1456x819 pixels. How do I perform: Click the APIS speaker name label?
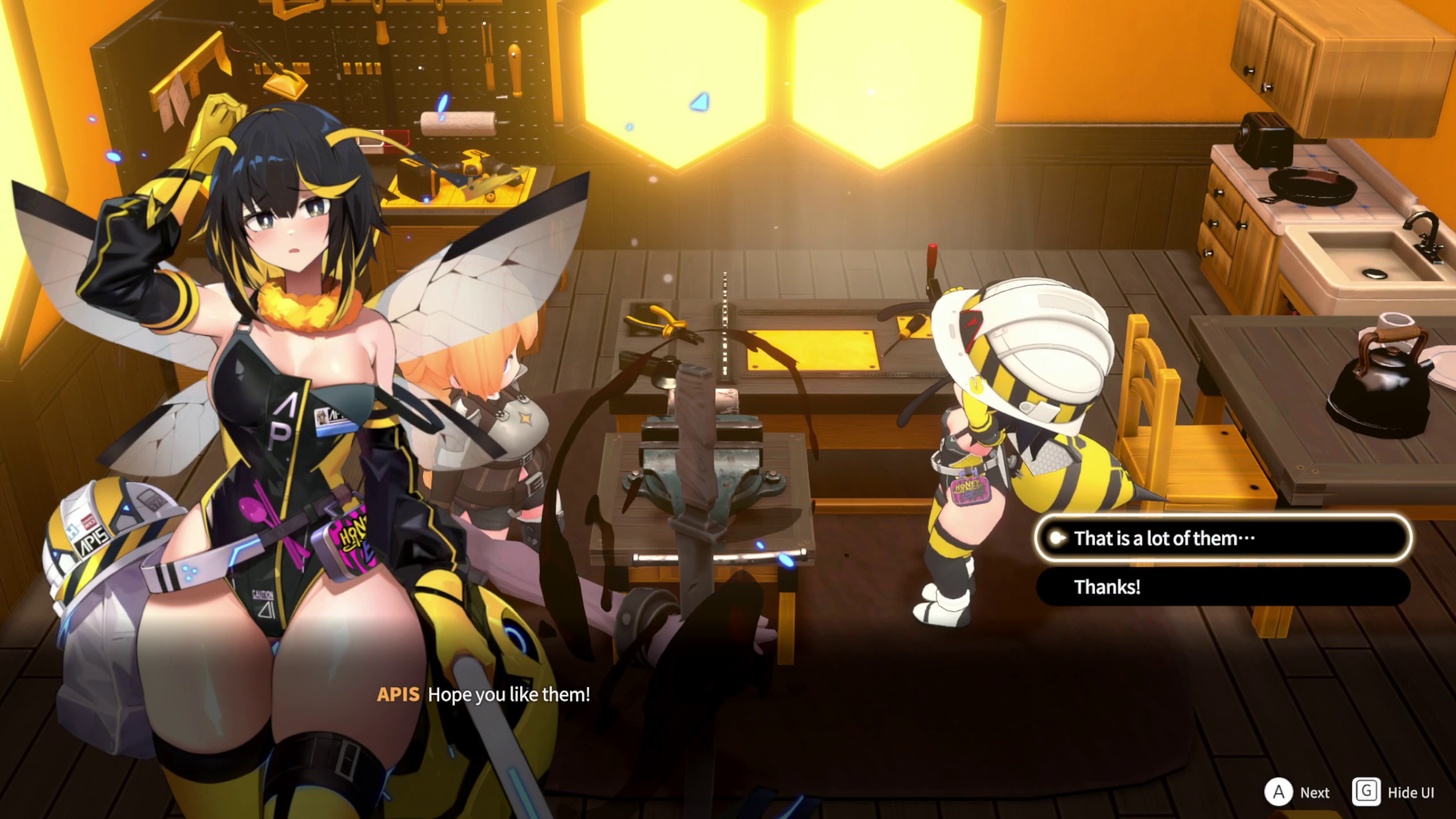click(x=398, y=694)
